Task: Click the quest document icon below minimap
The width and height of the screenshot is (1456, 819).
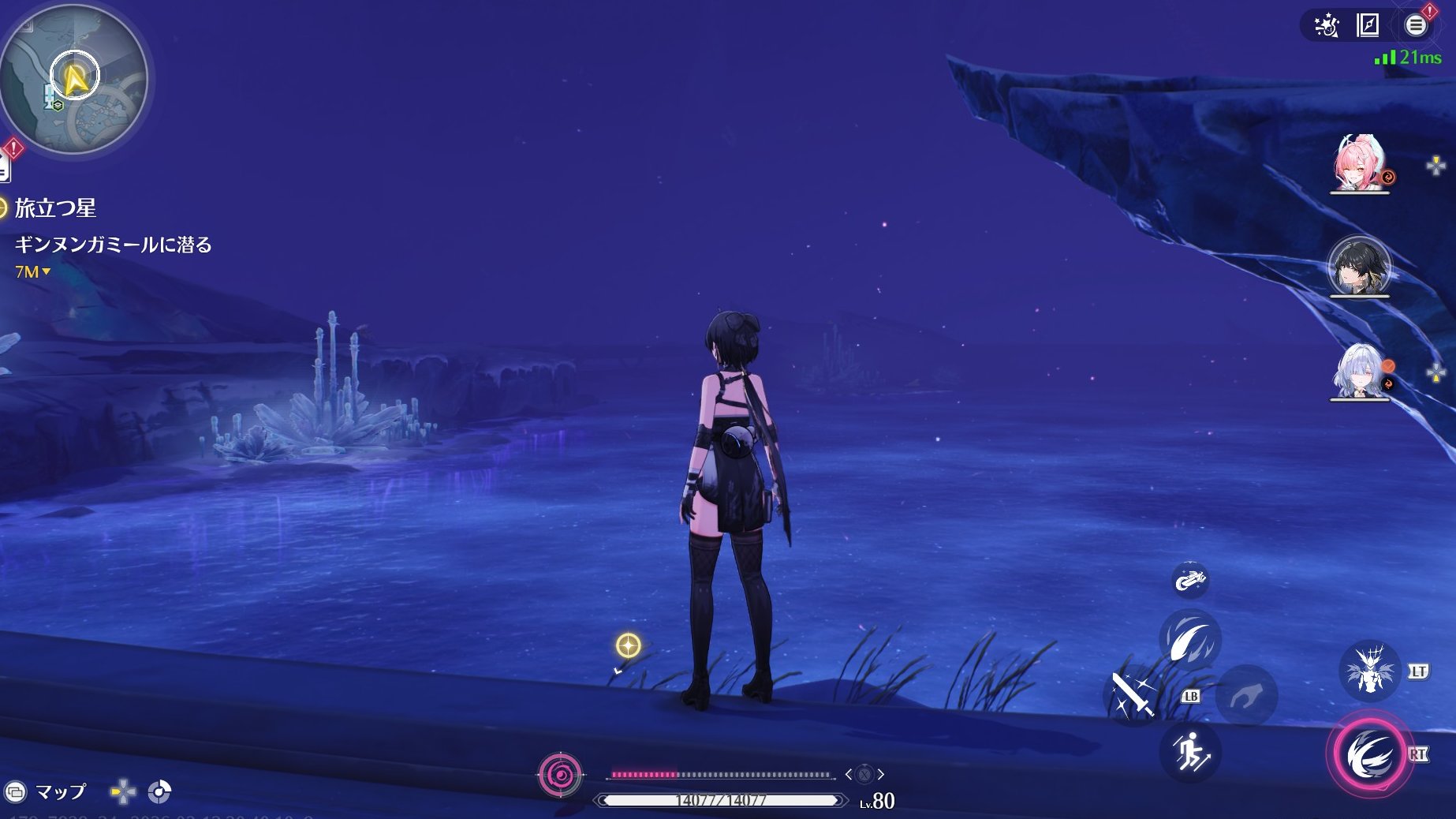Action: point(4,167)
